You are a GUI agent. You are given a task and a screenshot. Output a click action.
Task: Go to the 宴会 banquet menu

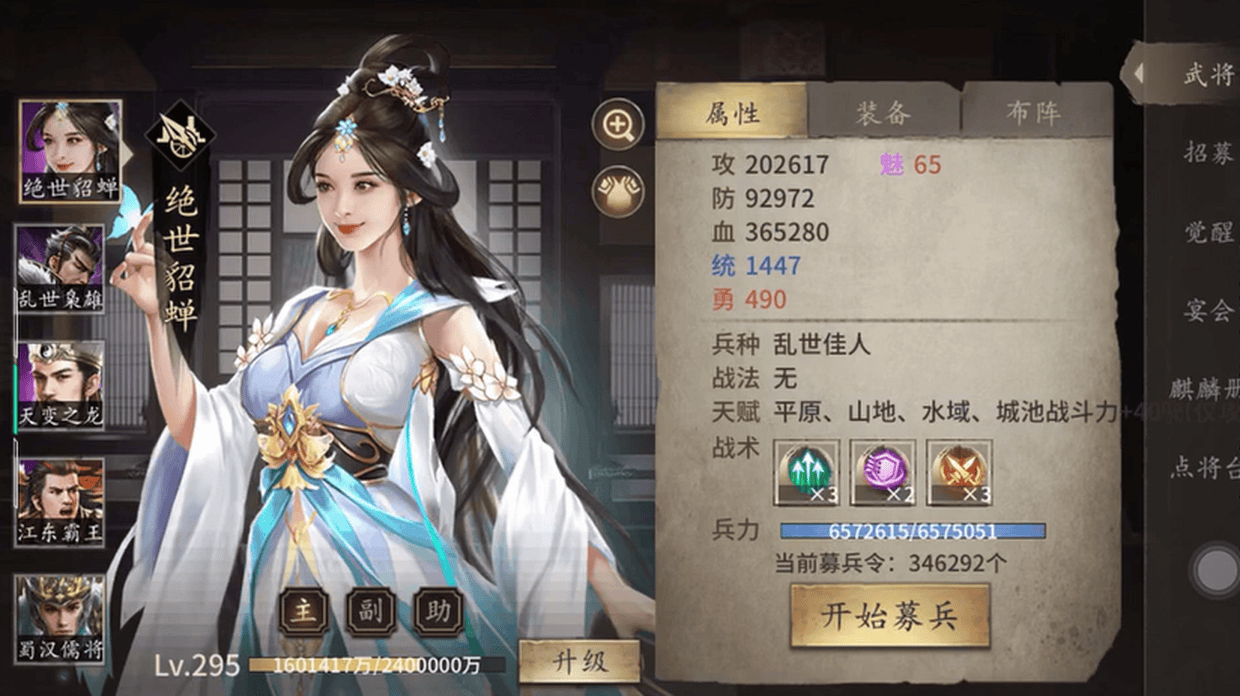click(1207, 310)
